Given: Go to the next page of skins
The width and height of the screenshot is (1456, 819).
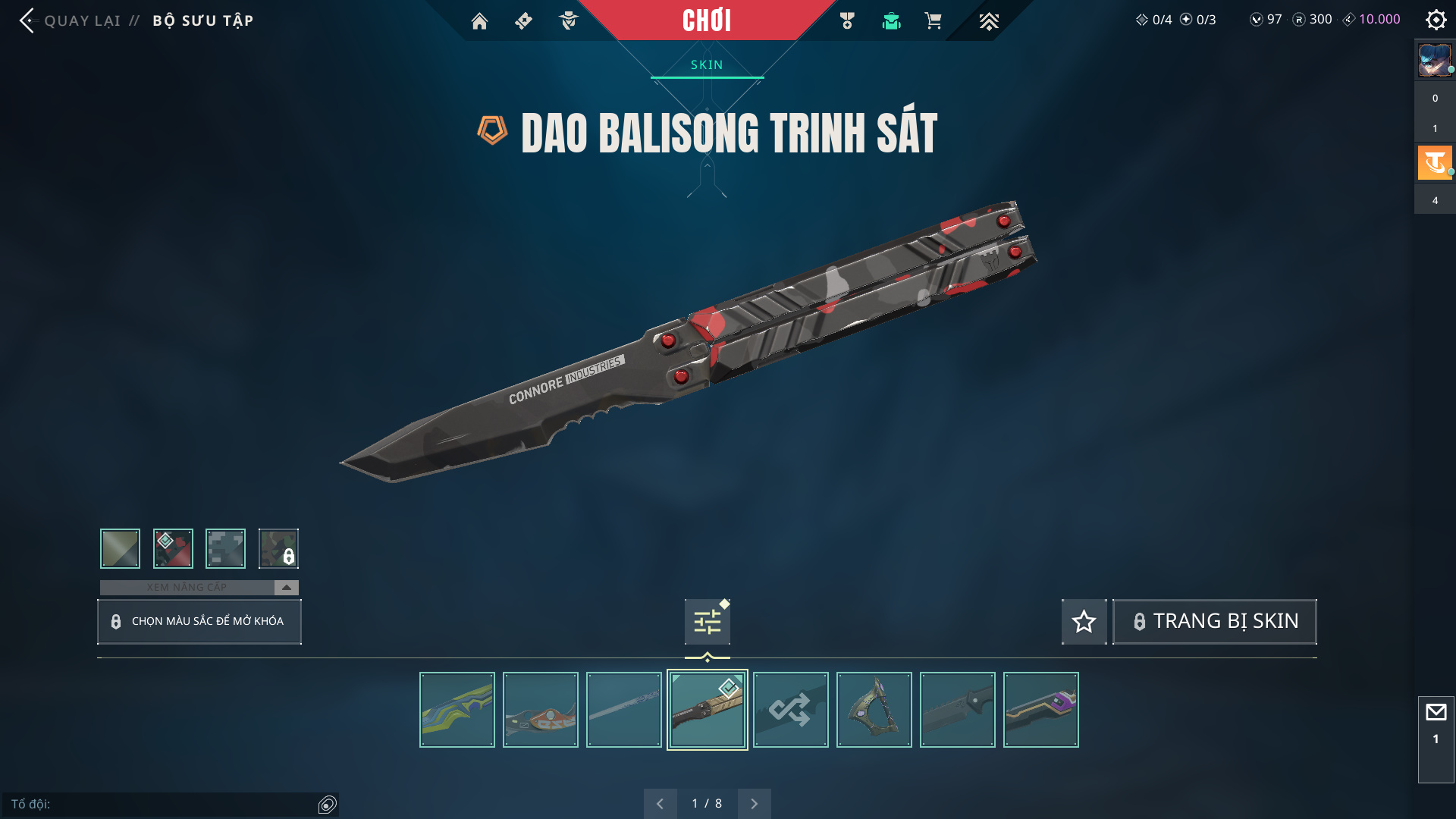Looking at the screenshot, I should point(754,804).
